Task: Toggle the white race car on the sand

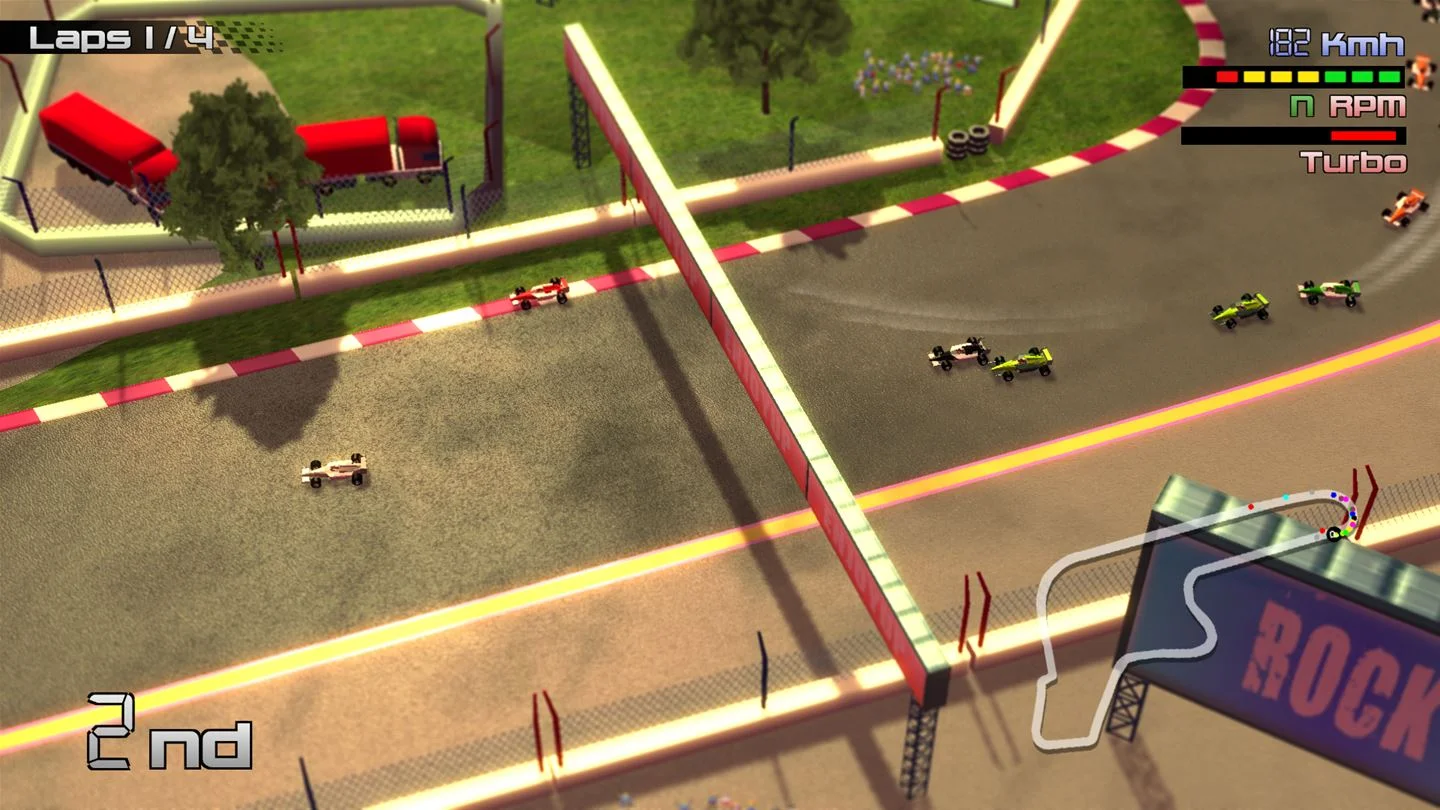Action: pos(333,468)
